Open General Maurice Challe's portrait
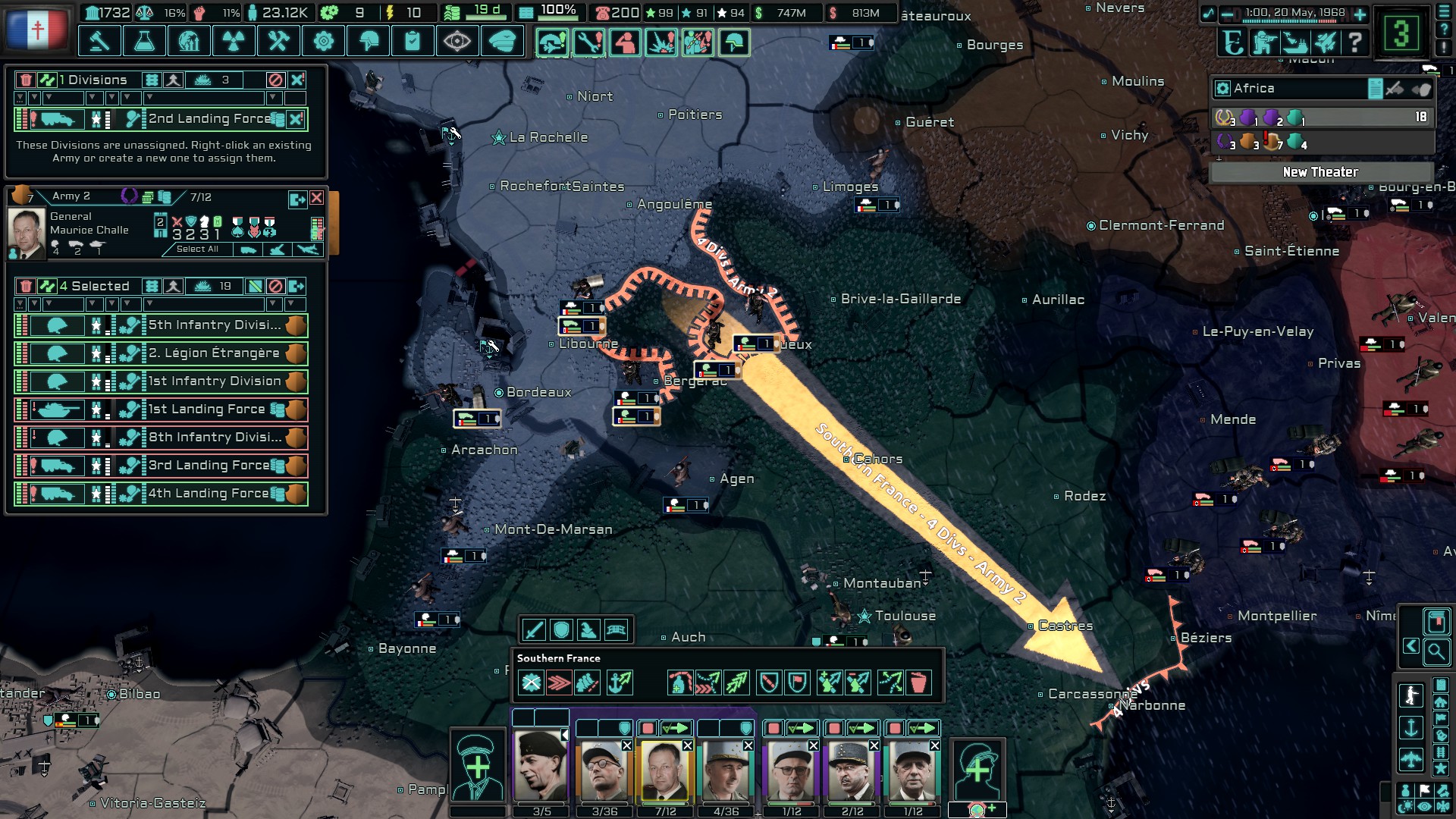Viewport: 1456px width, 819px height. [x=27, y=234]
